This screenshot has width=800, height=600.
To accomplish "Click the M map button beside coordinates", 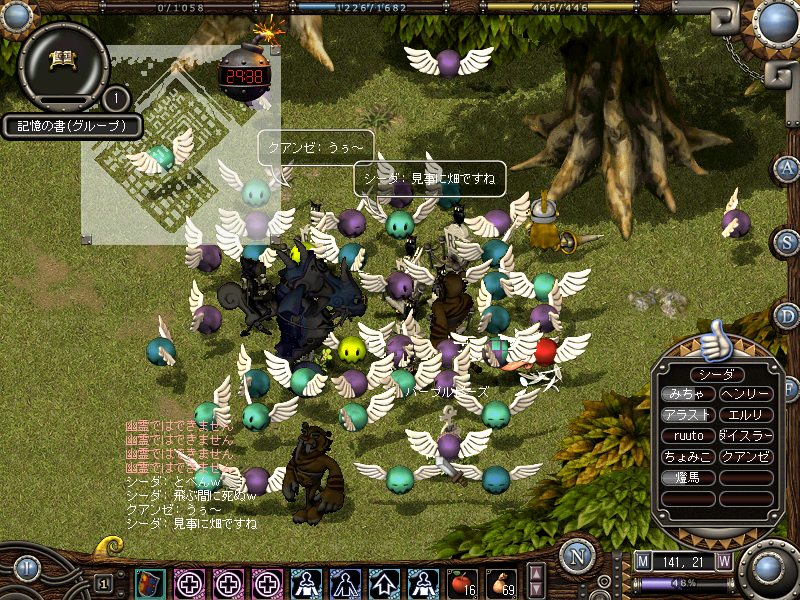I will 643,562.
